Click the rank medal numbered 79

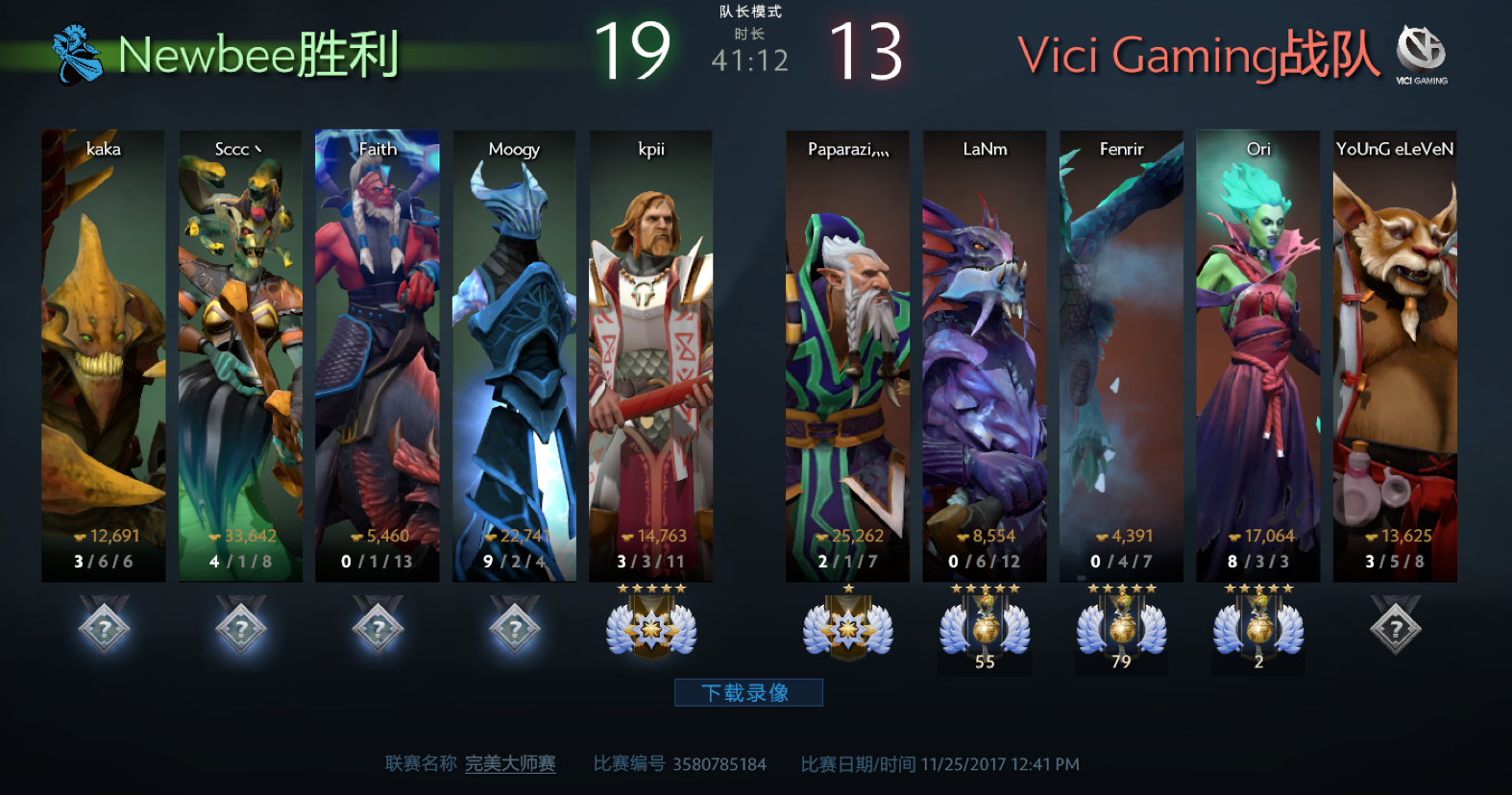tap(1121, 629)
